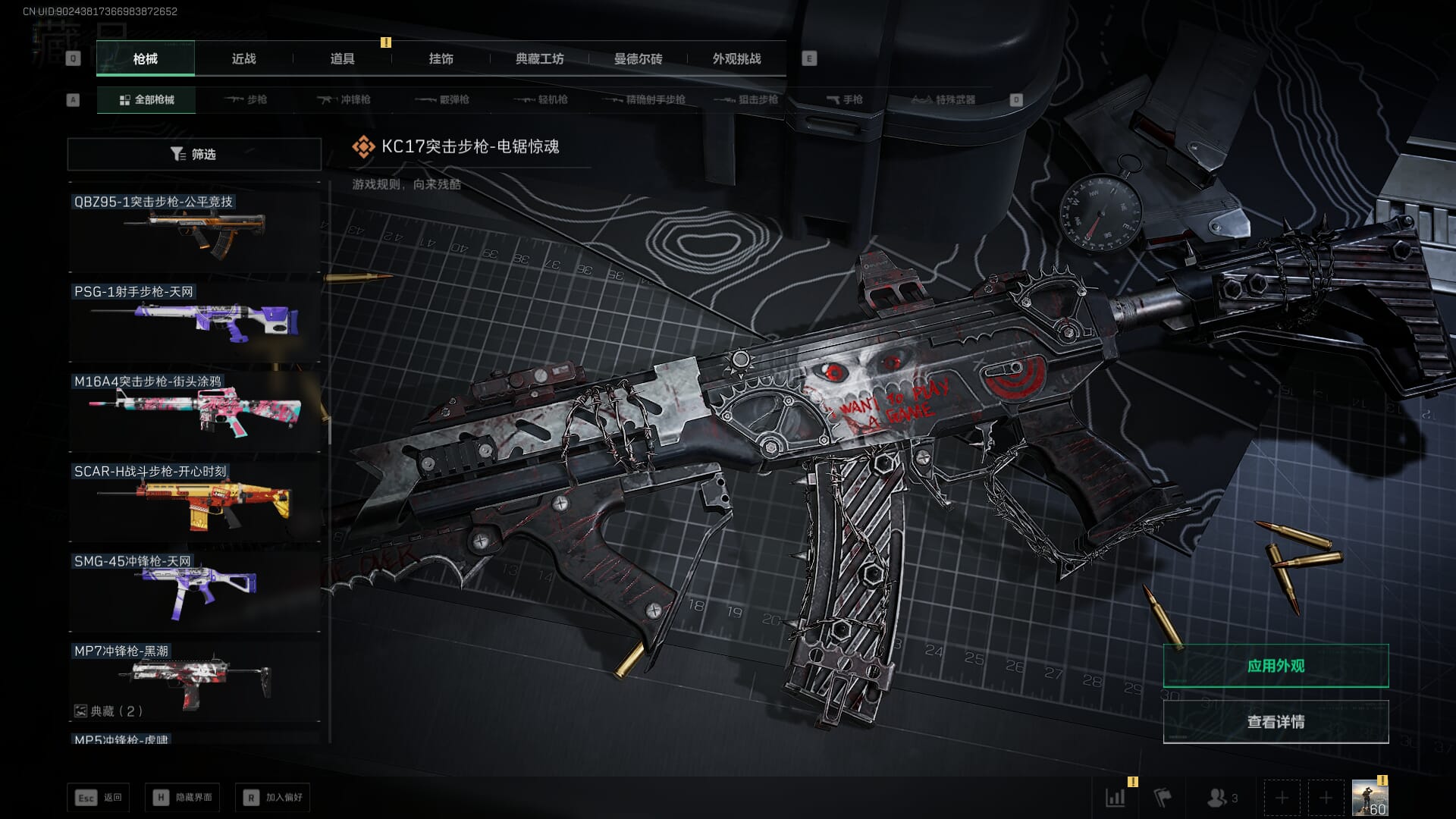Image resolution: width=1456 pixels, height=819 pixels.
Task: View details with 查看详情
Action: [1276, 722]
